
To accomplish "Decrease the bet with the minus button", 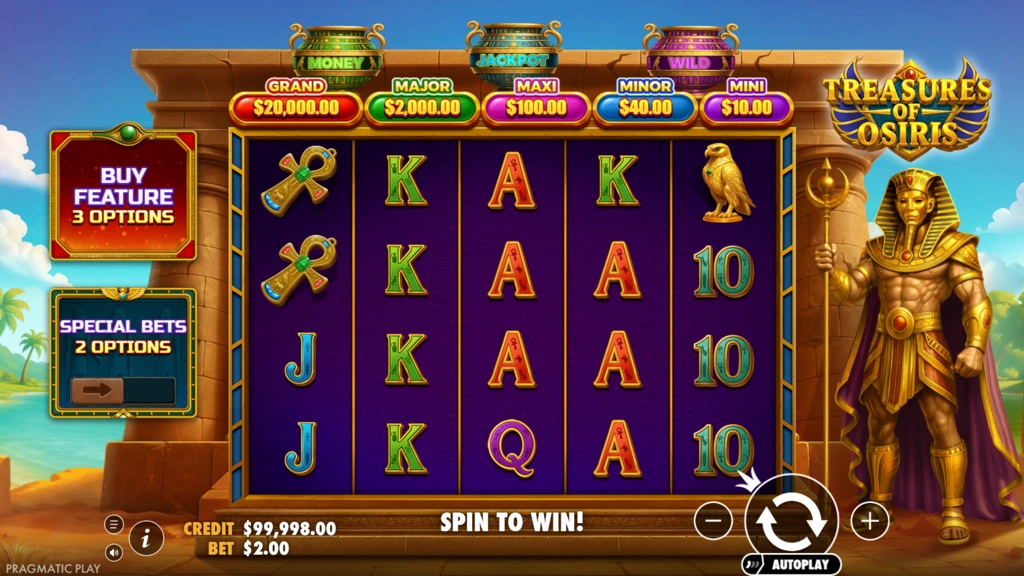I will [x=713, y=520].
